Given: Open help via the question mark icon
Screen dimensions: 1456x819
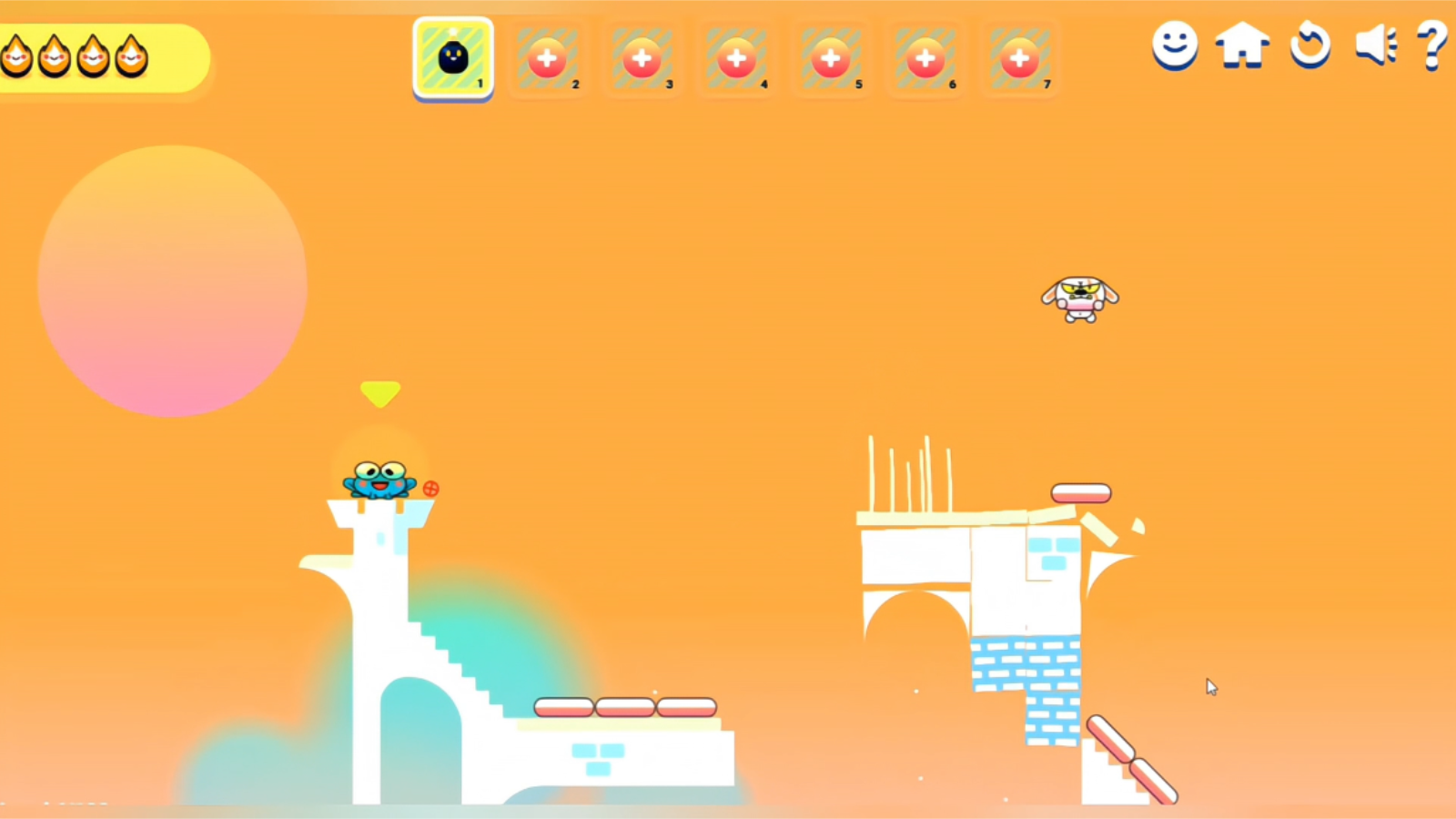Looking at the screenshot, I should pyautogui.click(x=1433, y=44).
